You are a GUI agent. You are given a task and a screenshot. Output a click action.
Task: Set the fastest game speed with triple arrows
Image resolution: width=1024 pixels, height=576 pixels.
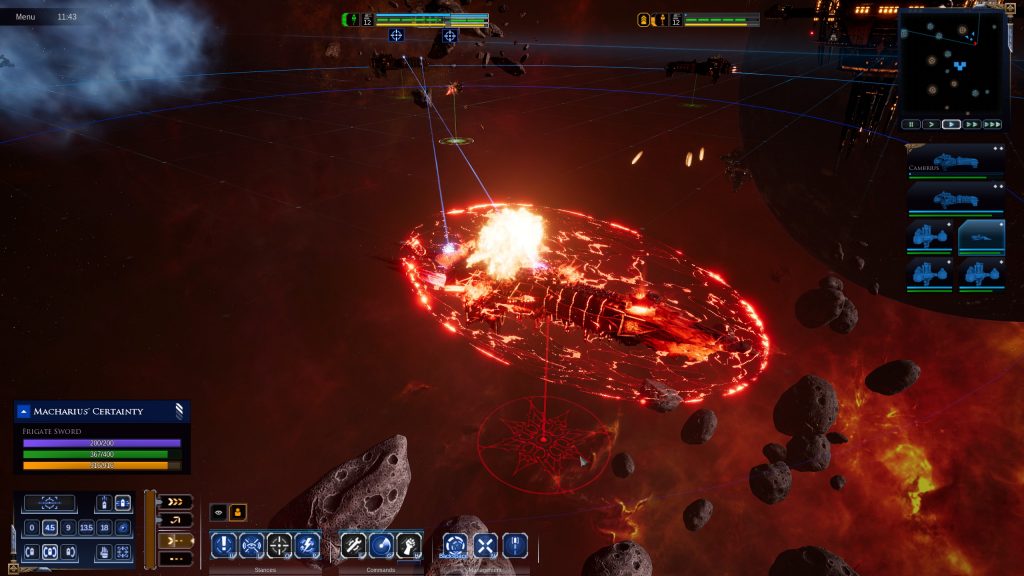click(991, 125)
